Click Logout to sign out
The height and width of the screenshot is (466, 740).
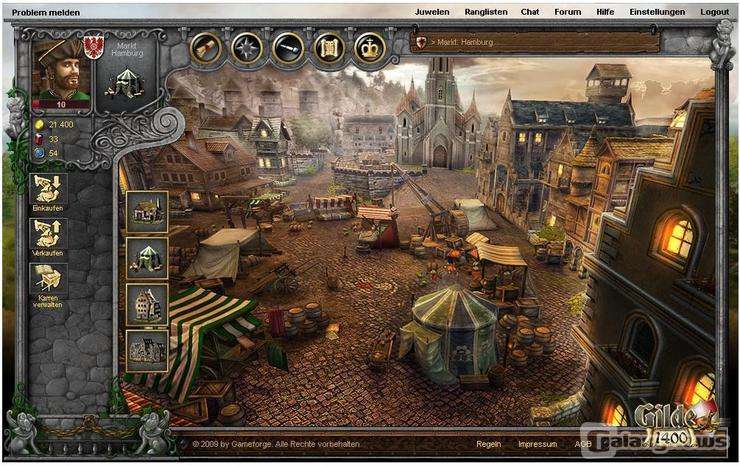point(714,12)
